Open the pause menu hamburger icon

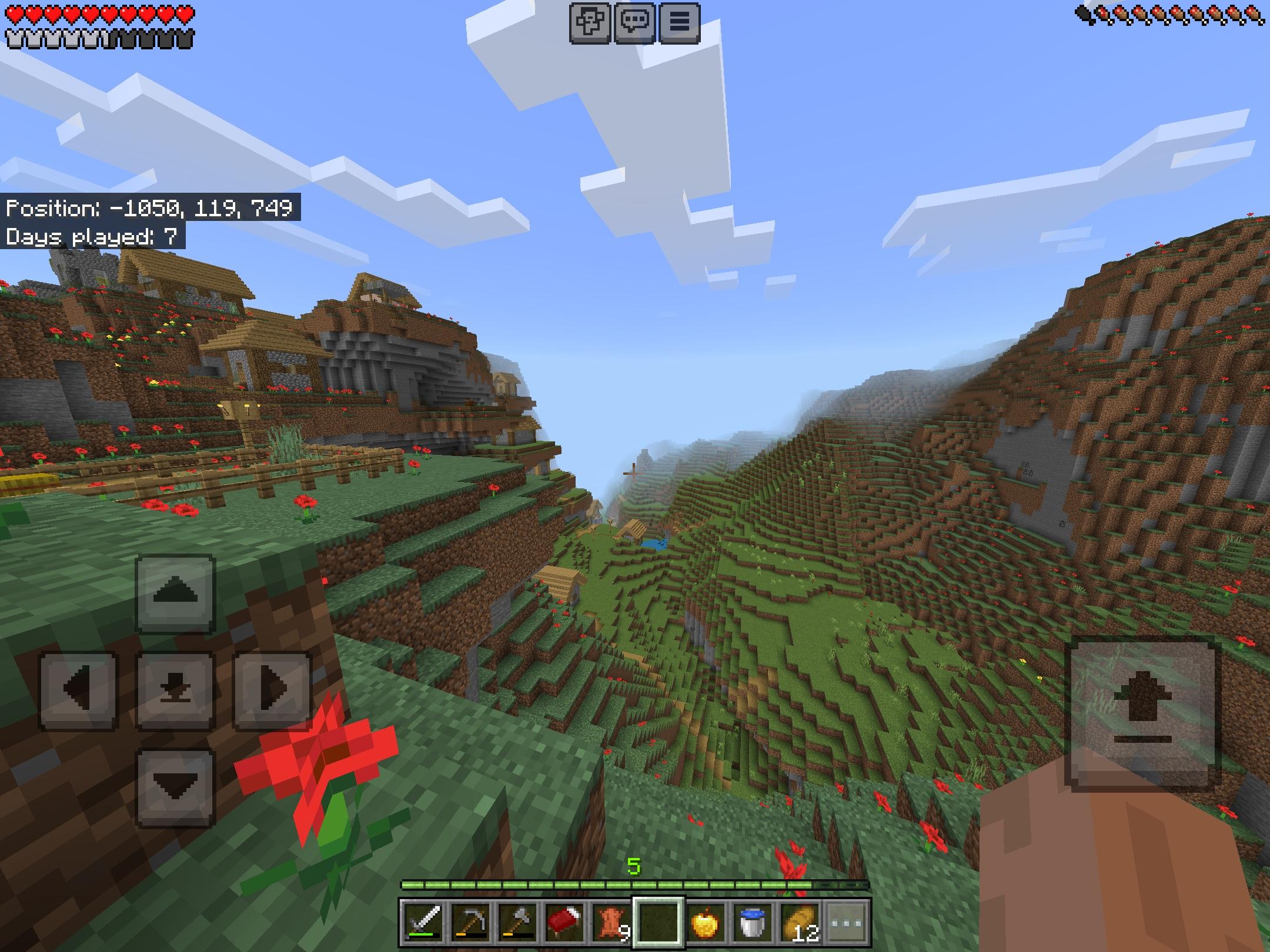(680, 22)
